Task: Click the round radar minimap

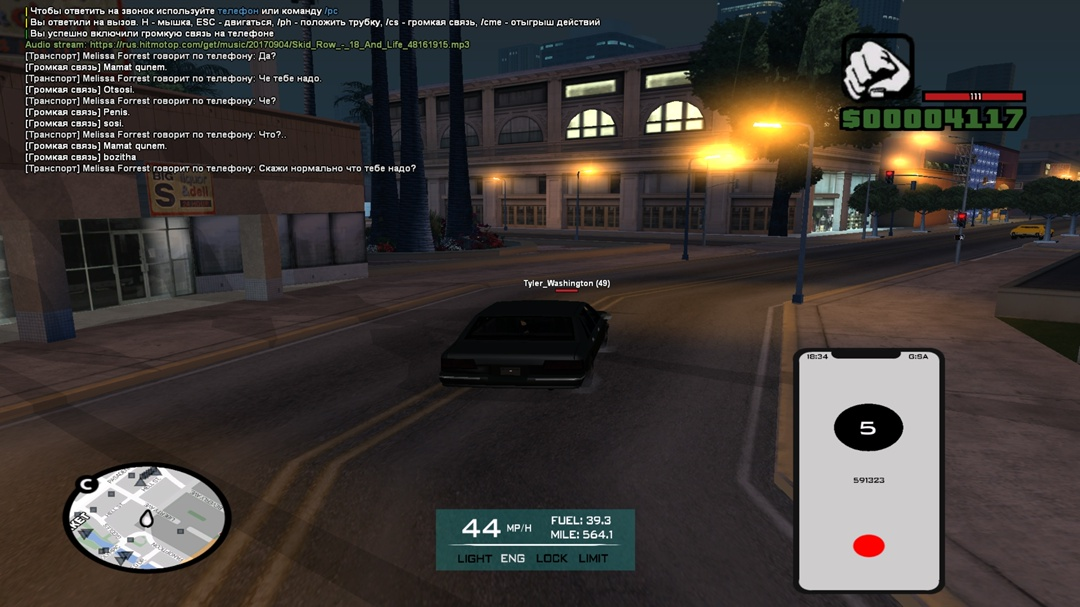Action: [x=146, y=518]
